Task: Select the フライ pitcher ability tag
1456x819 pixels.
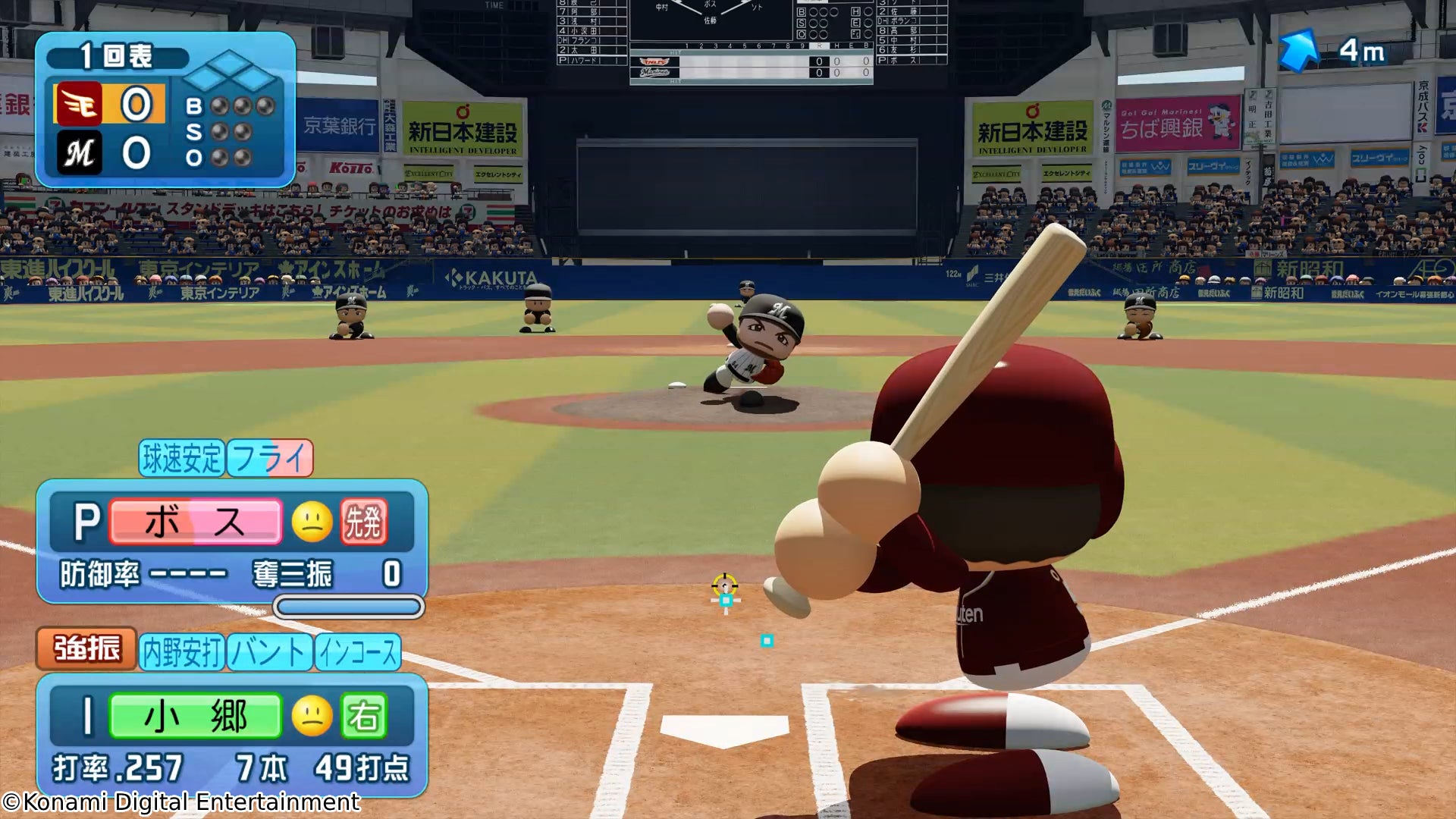Action: (x=270, y=458)
